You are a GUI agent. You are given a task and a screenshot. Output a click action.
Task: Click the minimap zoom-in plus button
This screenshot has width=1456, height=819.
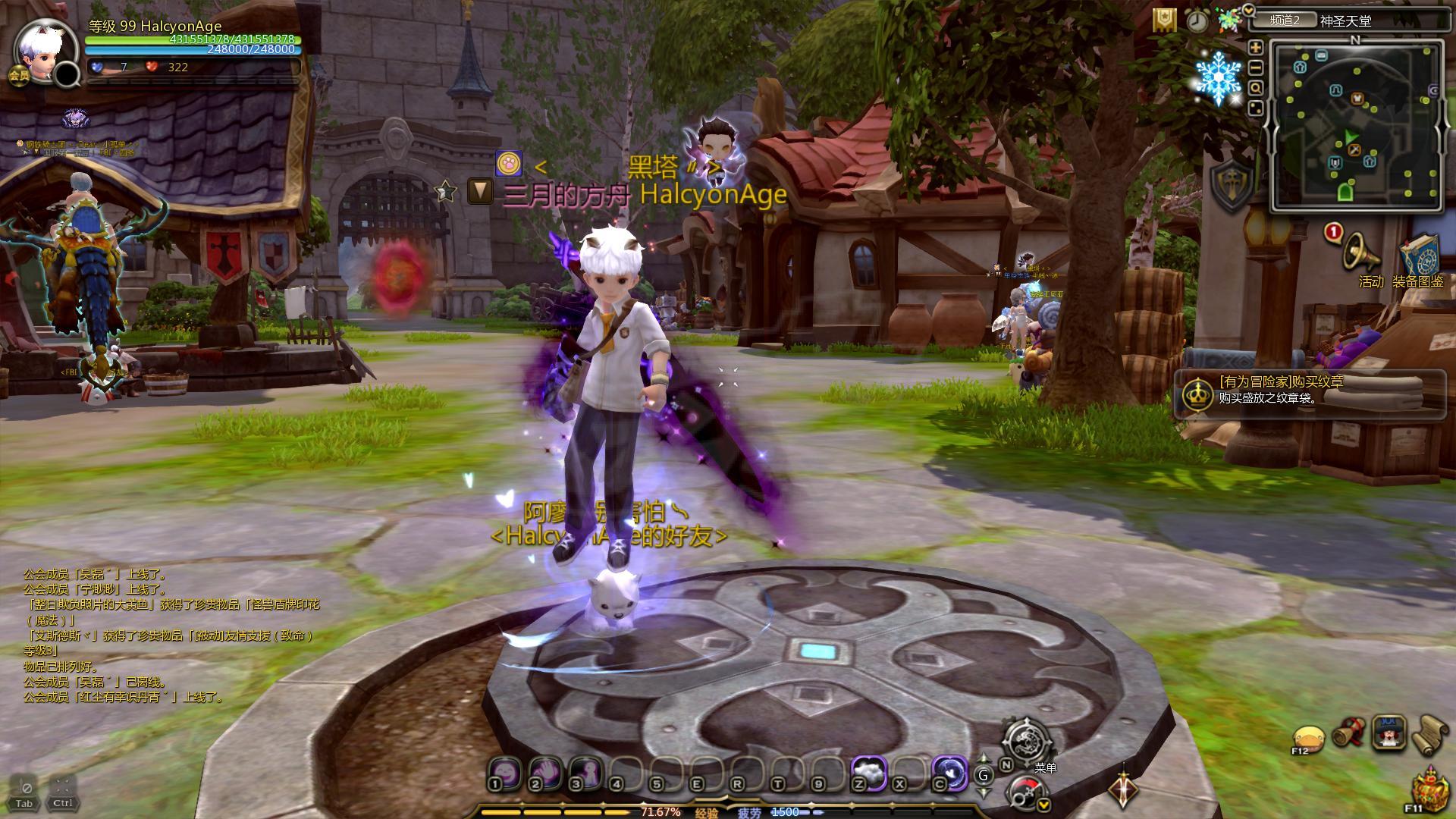[x=1256, y=47]
